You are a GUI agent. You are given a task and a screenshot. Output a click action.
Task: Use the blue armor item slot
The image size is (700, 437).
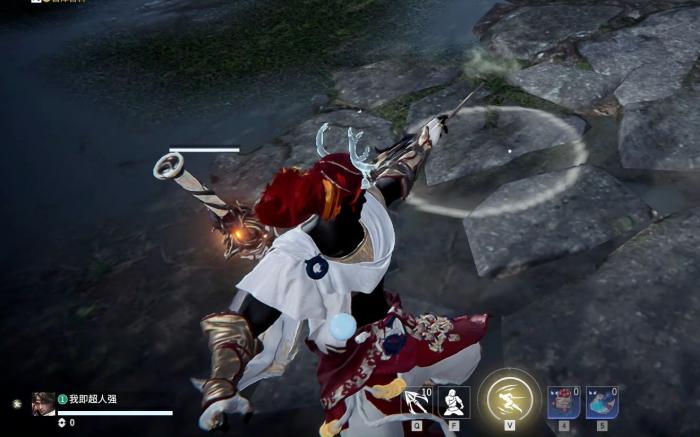602,402
